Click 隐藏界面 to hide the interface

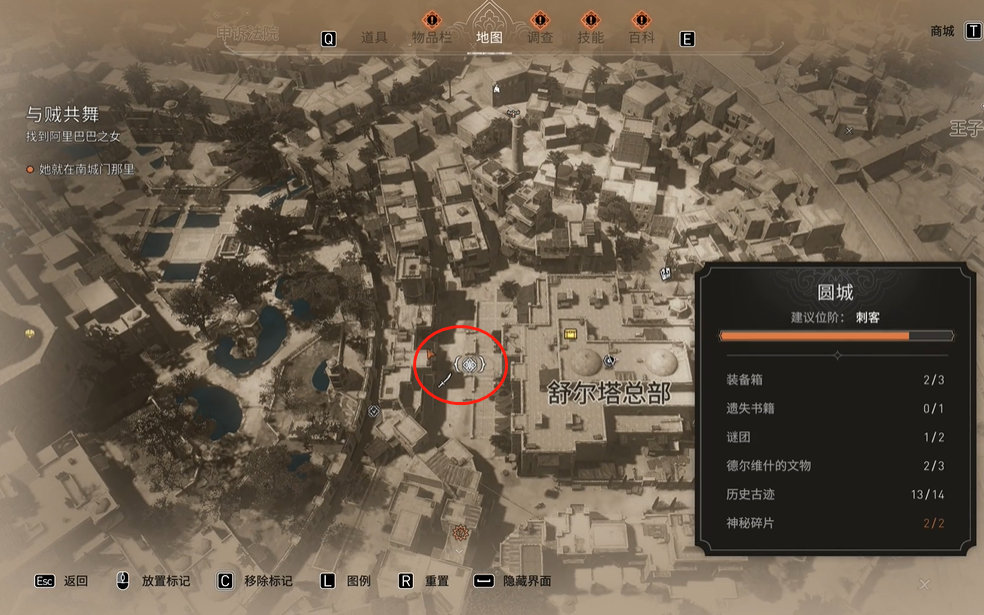click(x=526, y=581)
